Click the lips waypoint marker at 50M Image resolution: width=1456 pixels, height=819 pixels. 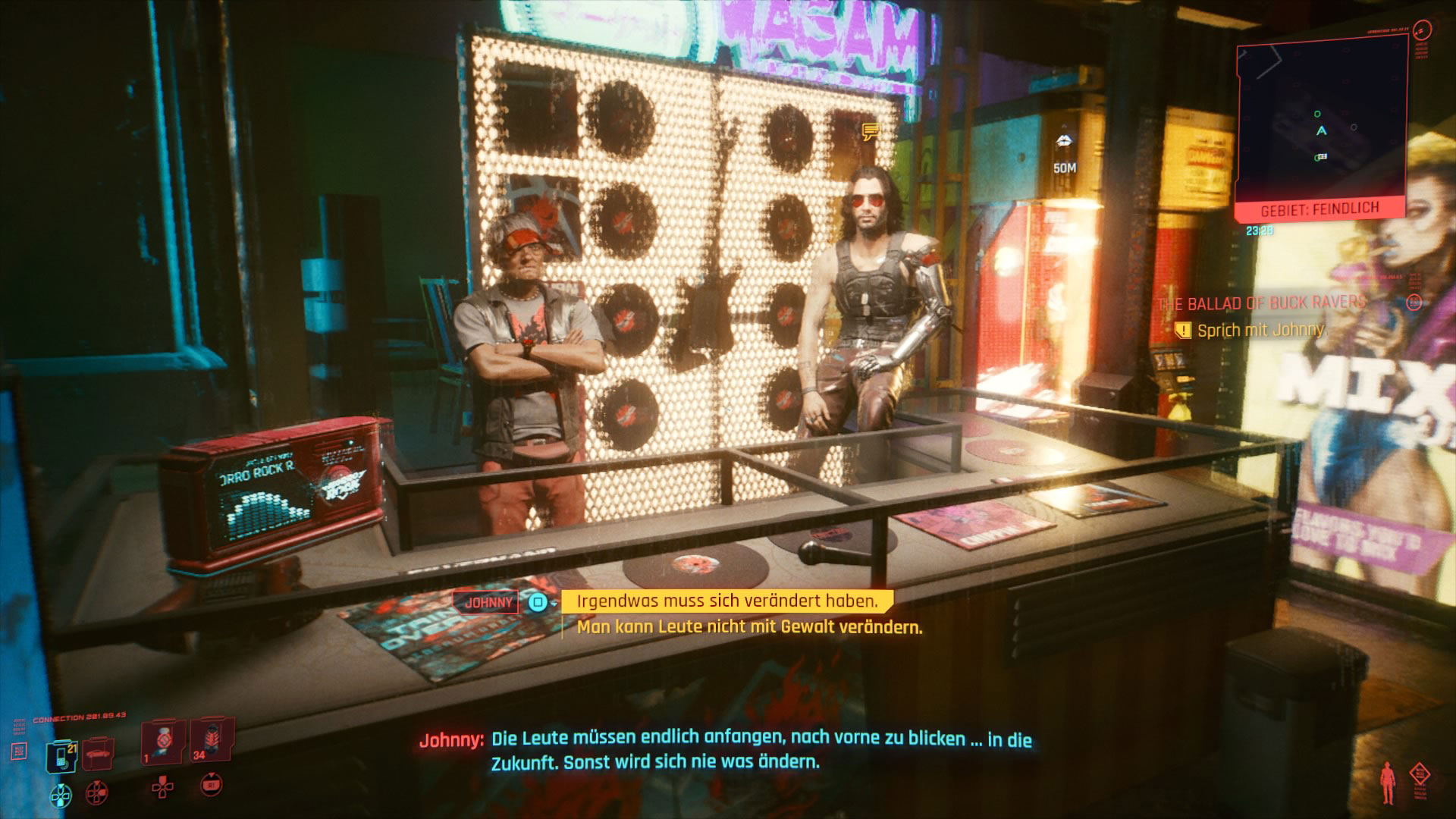[1064, 142]
